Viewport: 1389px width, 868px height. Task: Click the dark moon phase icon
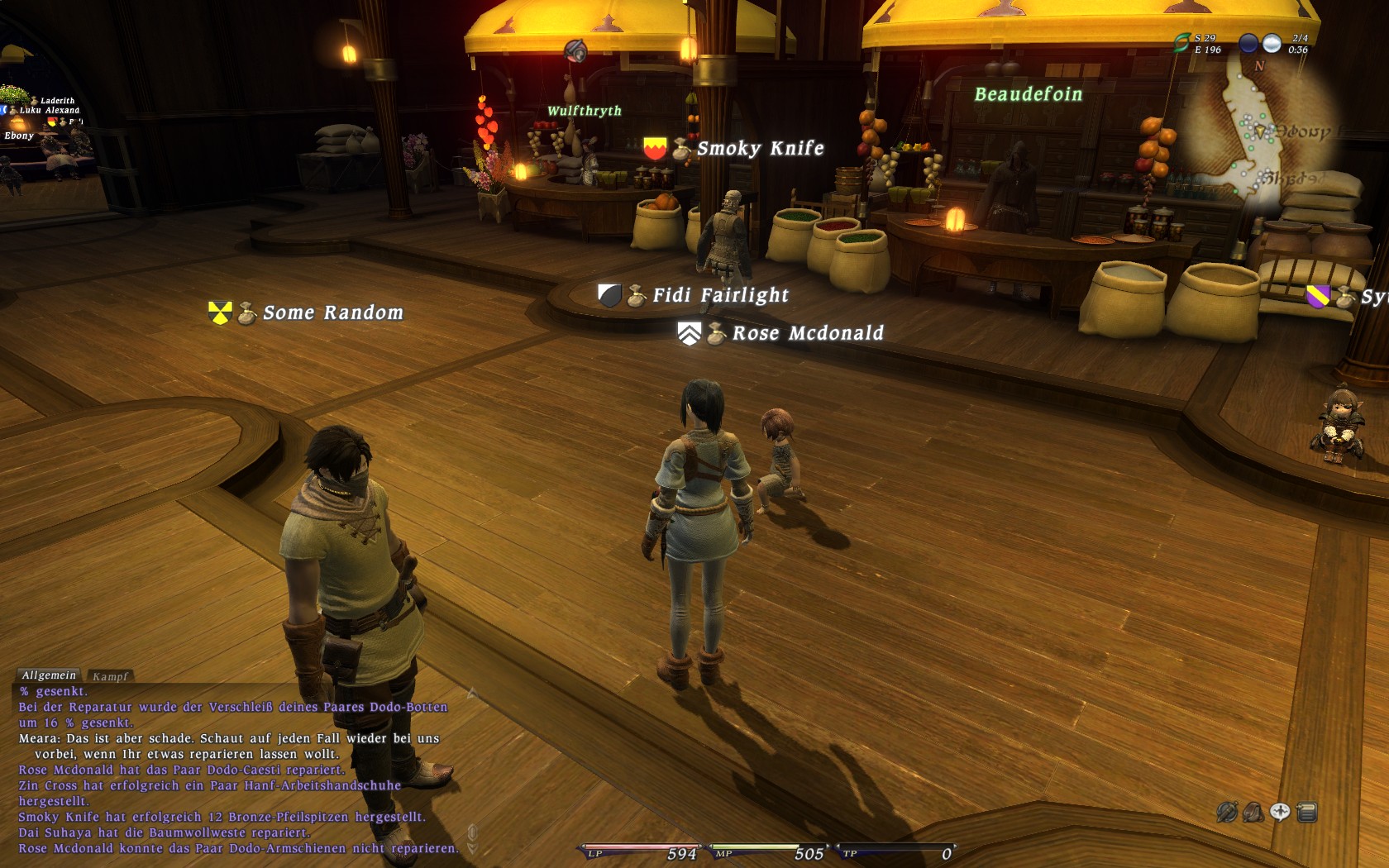[x=1248, y=43]
